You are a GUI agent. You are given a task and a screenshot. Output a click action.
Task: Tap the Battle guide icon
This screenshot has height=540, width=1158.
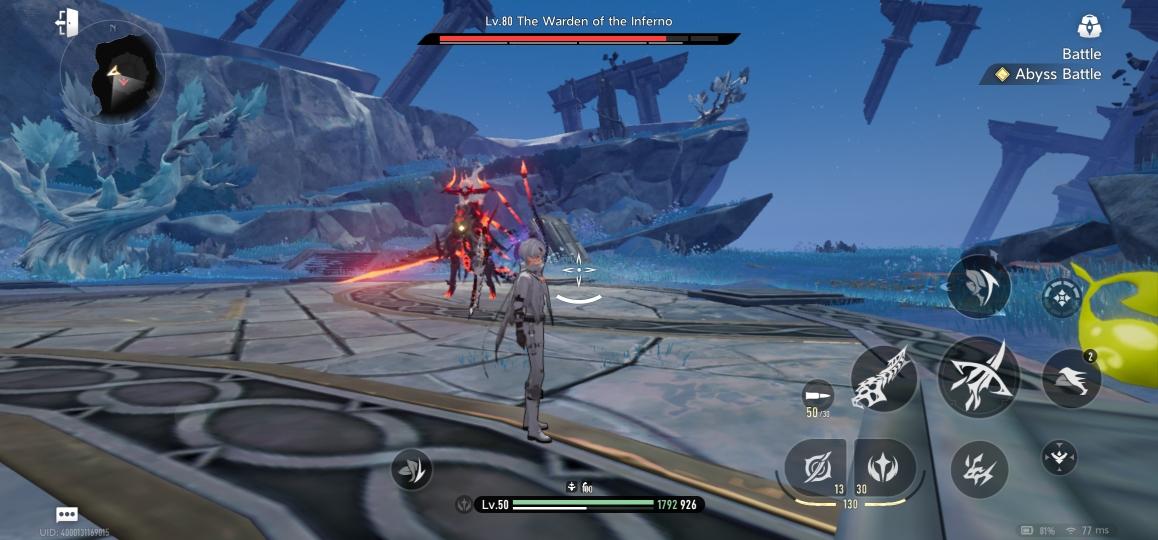[1089, 26]
